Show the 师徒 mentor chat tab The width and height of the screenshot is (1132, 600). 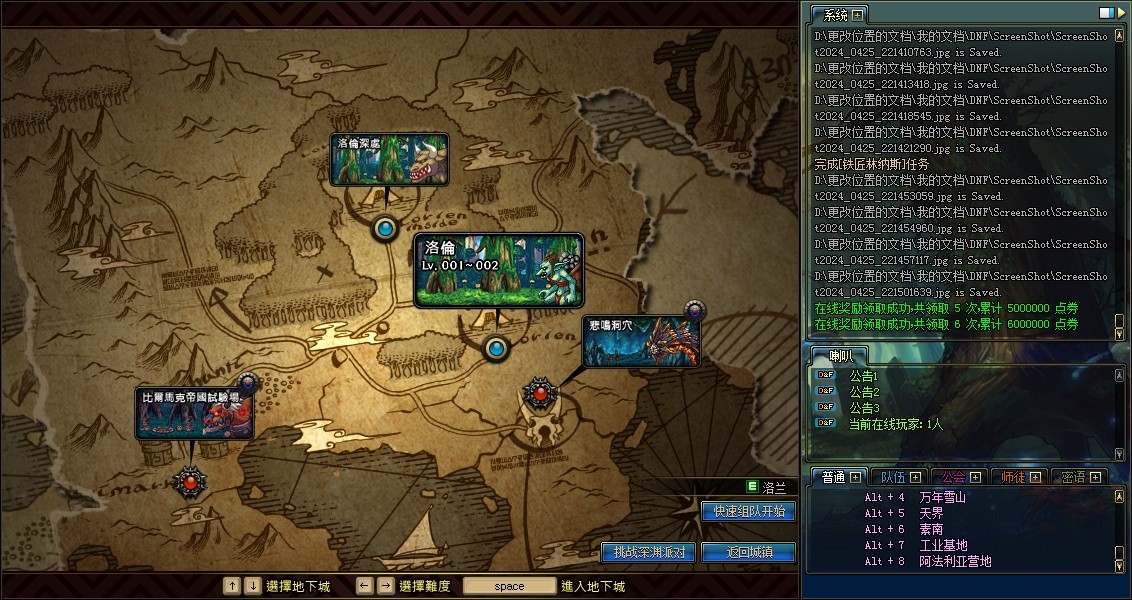pos(1014,477)
